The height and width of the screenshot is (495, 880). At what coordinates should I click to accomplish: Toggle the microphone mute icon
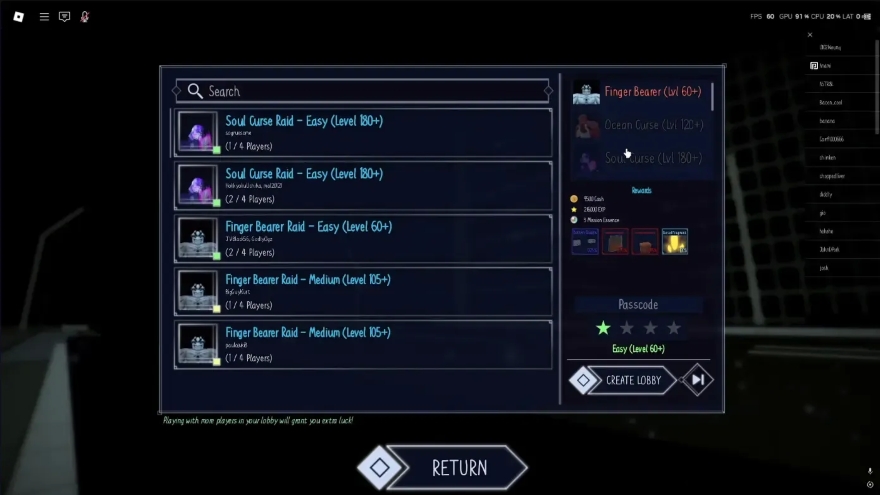pos(85,17)
